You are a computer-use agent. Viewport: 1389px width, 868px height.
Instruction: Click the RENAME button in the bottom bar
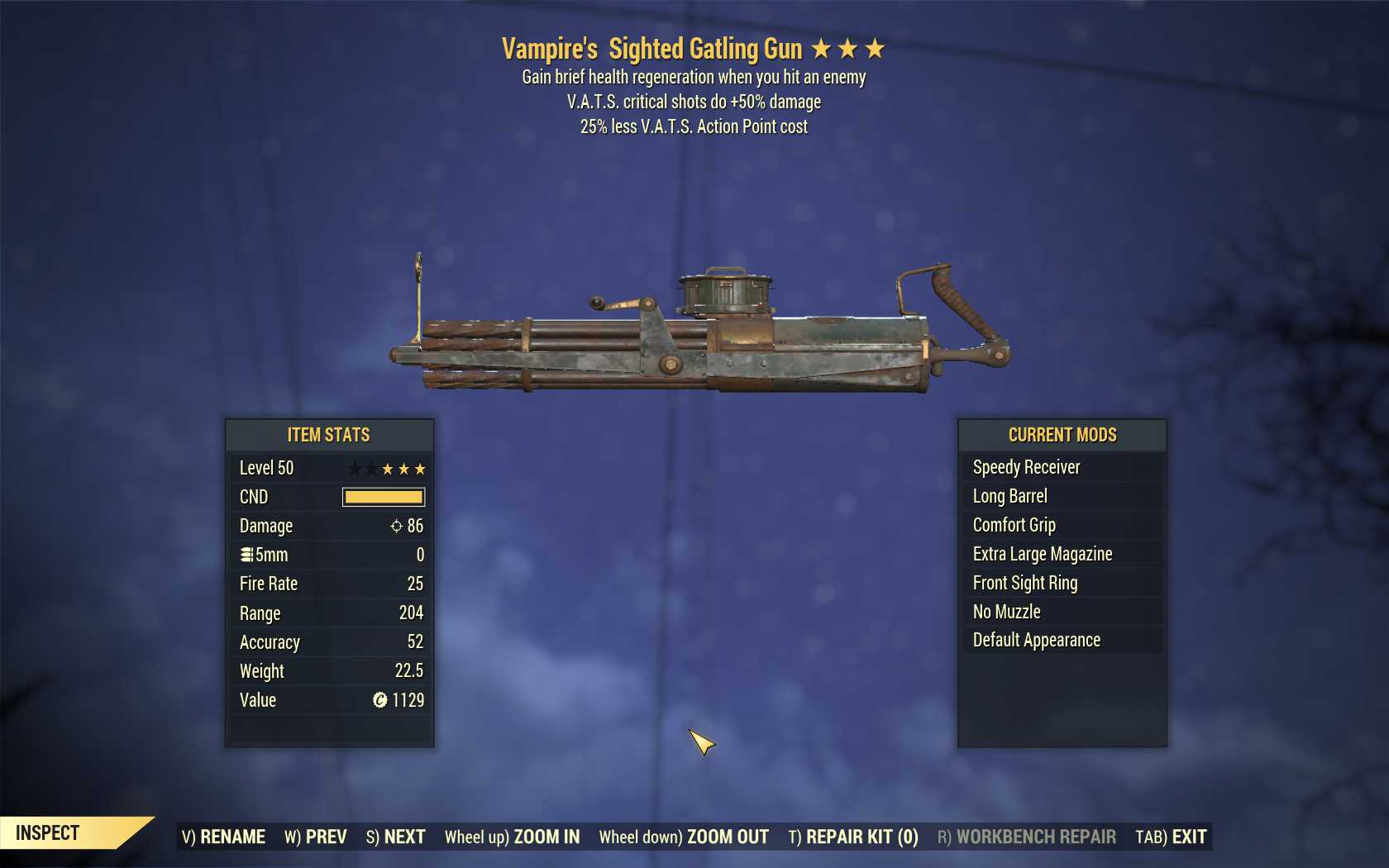pyautogui.click(x=223, y=837)
